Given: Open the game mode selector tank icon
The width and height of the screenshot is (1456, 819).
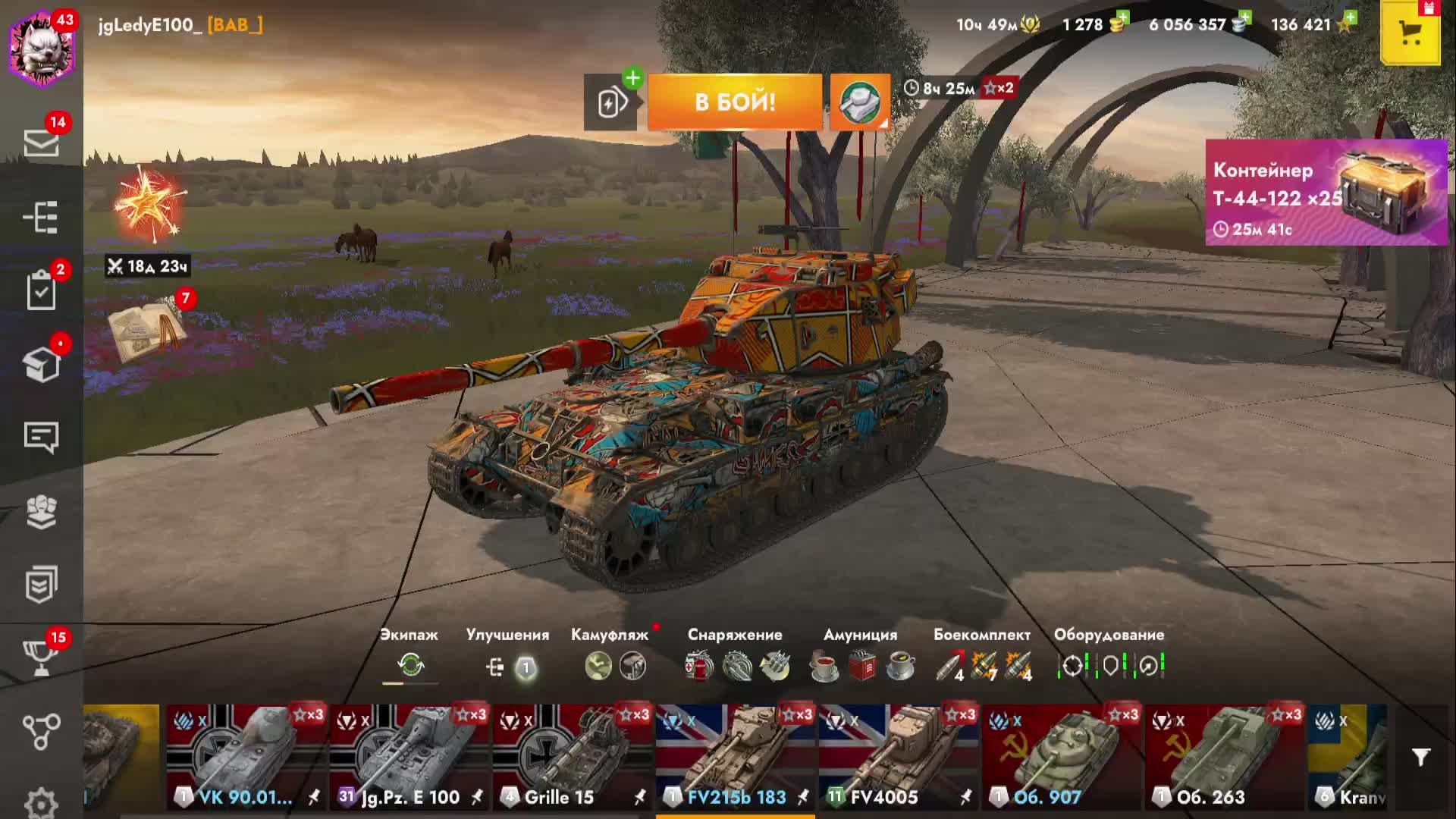Looking at the screenshot, I should [x=860, y=102].
